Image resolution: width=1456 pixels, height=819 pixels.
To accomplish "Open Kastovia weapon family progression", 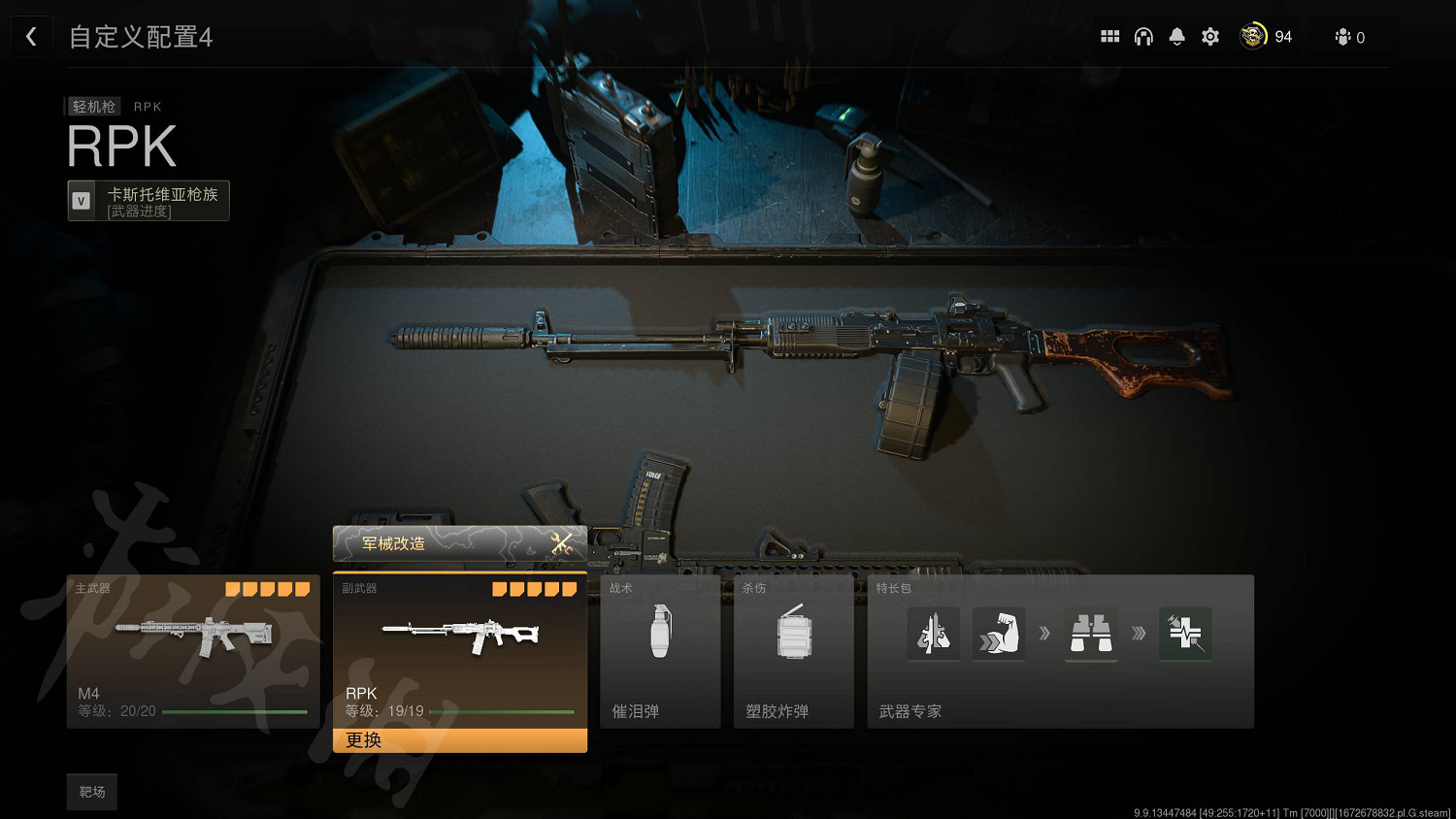I will coord(149,201).
